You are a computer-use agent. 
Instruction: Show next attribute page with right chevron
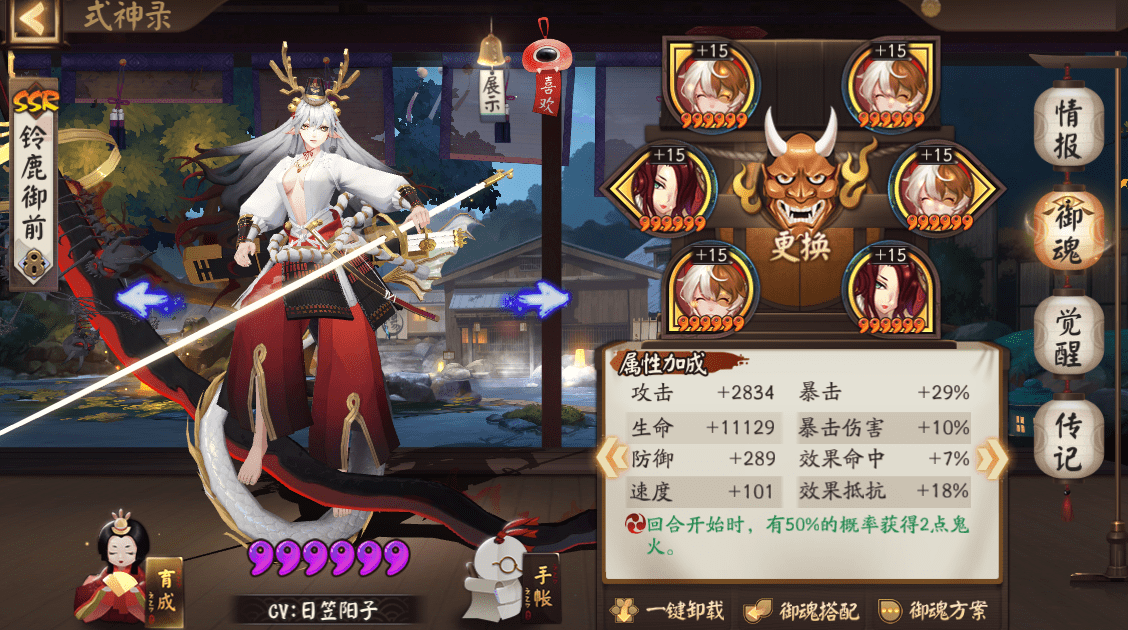pos(991,457)
